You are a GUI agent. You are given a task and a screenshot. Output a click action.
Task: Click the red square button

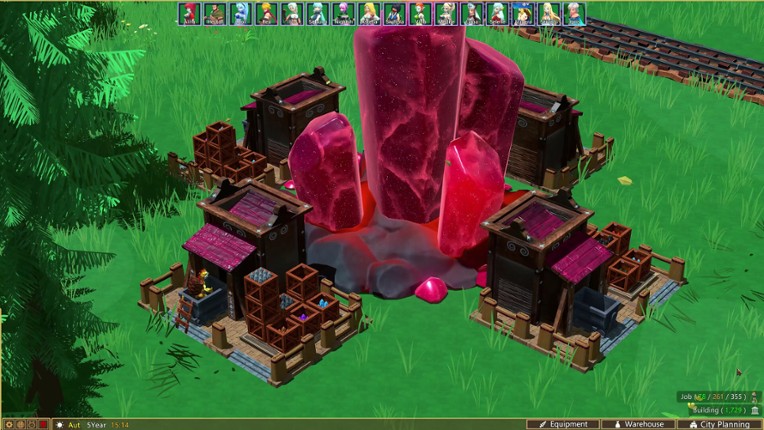coord(43,424)
